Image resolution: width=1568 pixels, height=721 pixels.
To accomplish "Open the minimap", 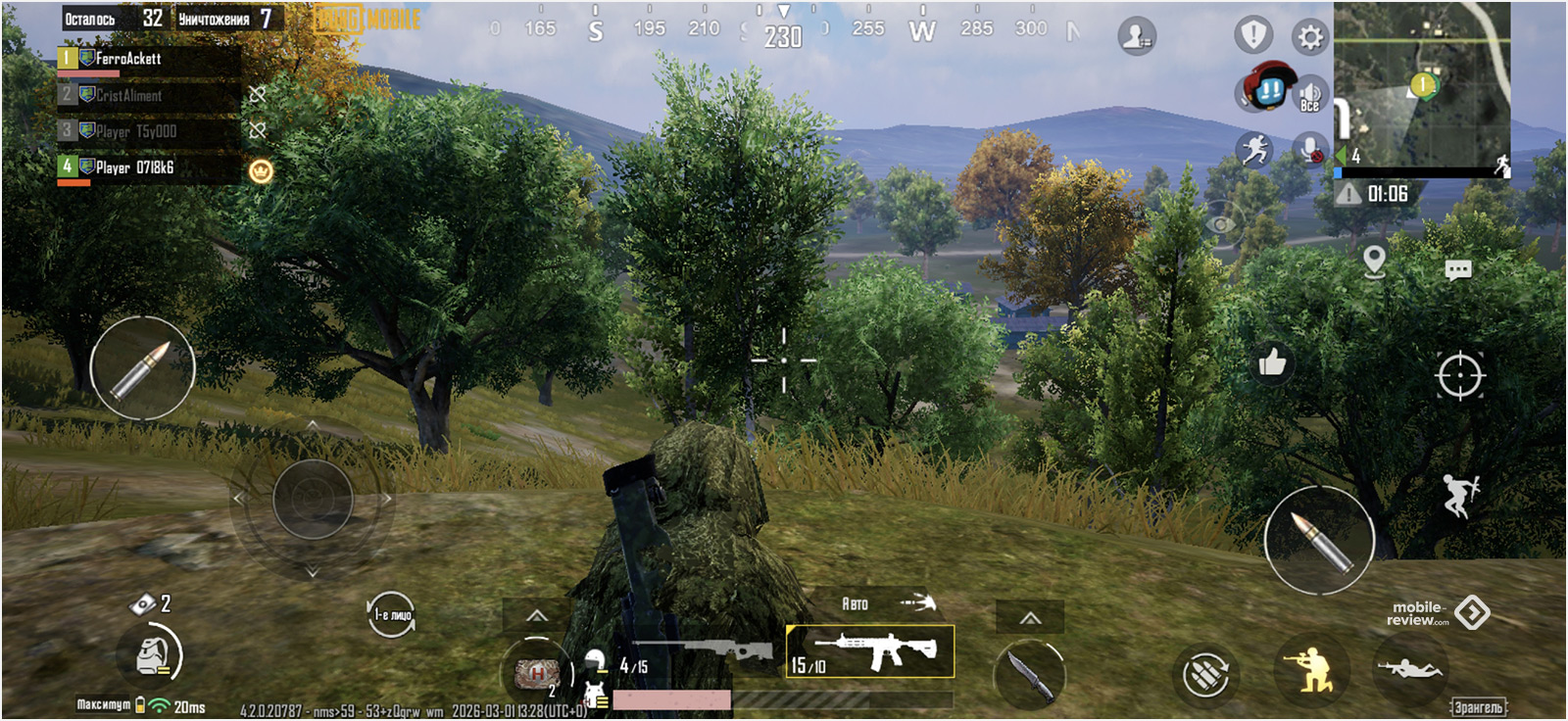I will (x=1421, y=86).
